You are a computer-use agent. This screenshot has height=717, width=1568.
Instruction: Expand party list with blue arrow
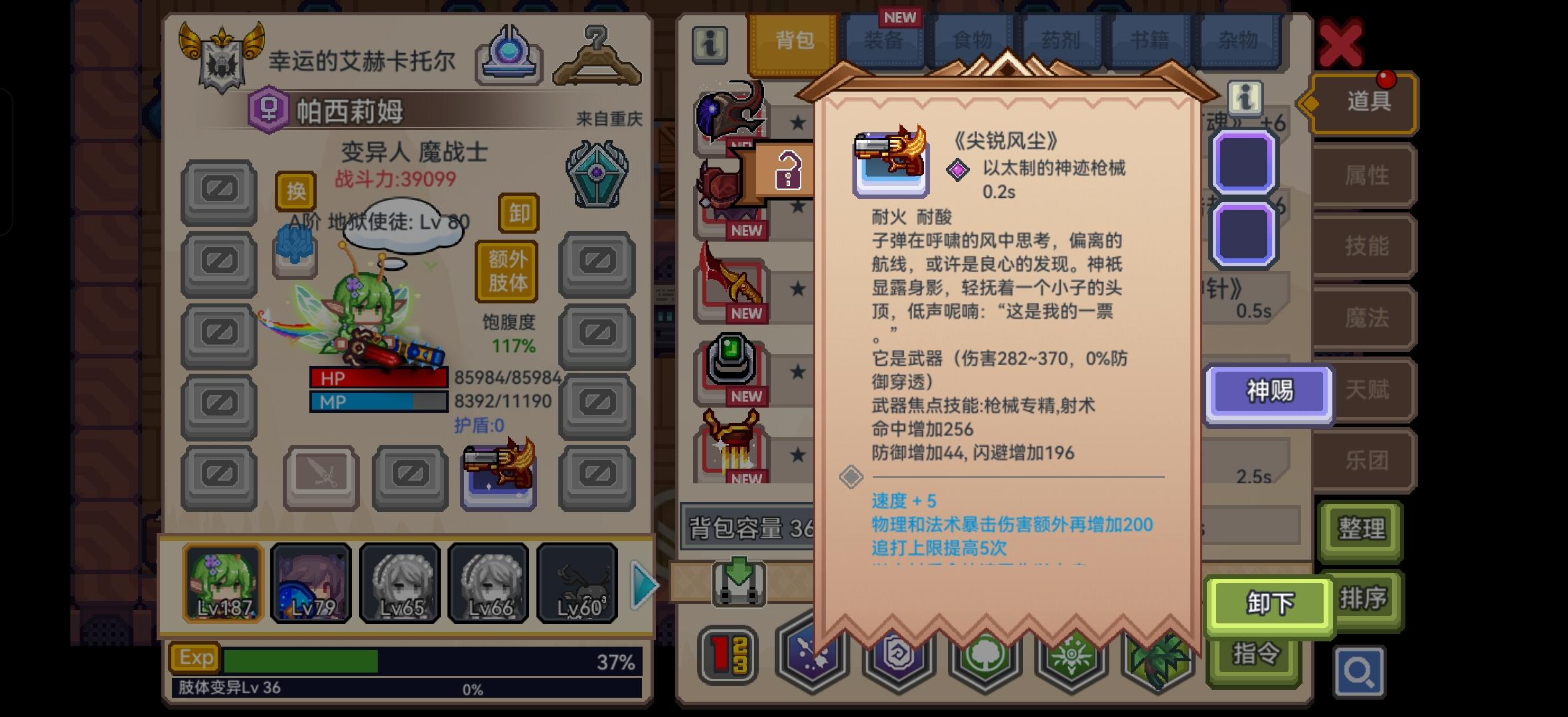(x=643, y=584)
